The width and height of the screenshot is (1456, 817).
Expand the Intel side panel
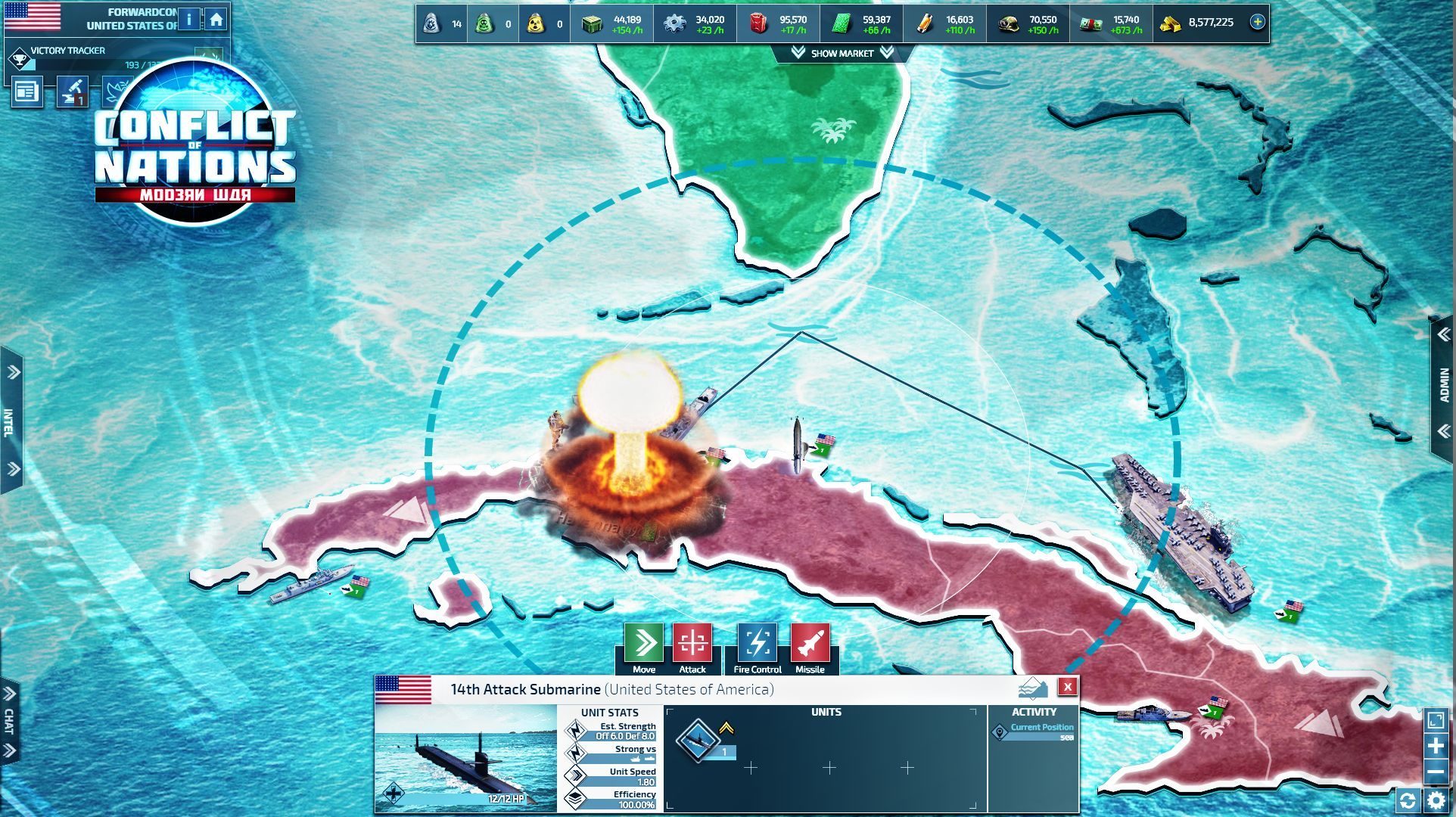pos(11,421)
